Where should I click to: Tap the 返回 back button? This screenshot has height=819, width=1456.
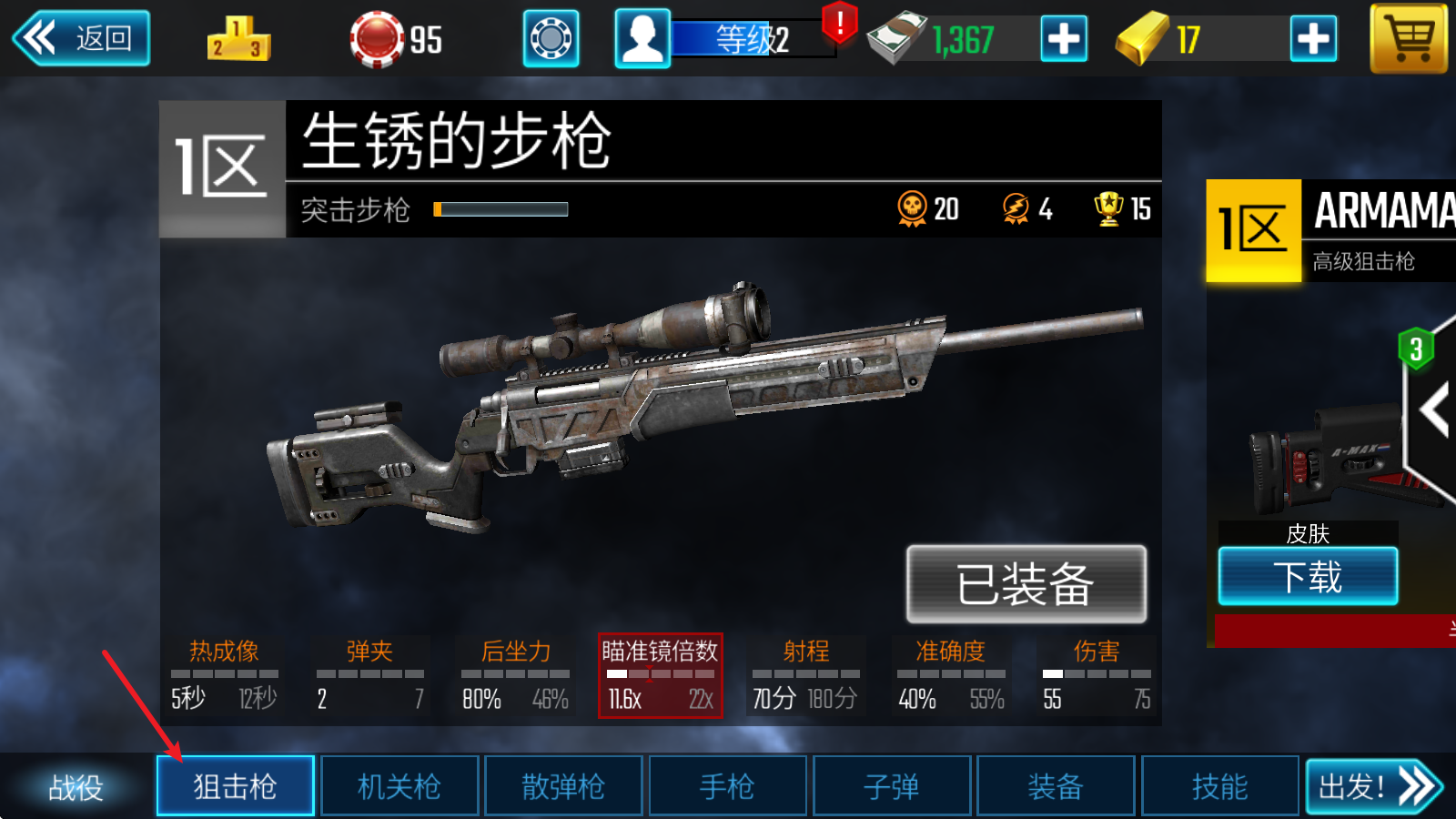pyautogui.click(x=80, y=38)
